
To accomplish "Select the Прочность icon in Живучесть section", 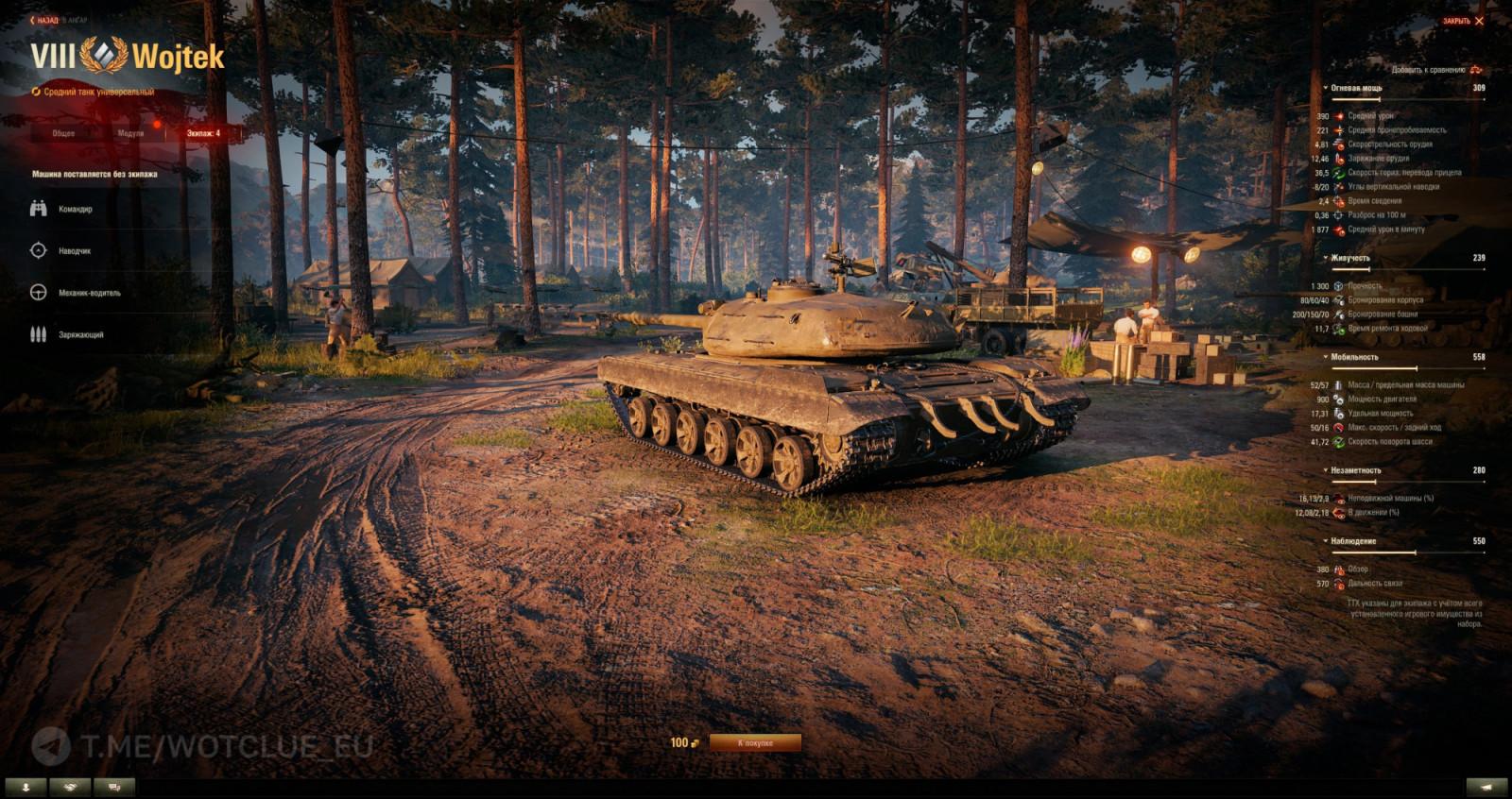I will 1339,287.
